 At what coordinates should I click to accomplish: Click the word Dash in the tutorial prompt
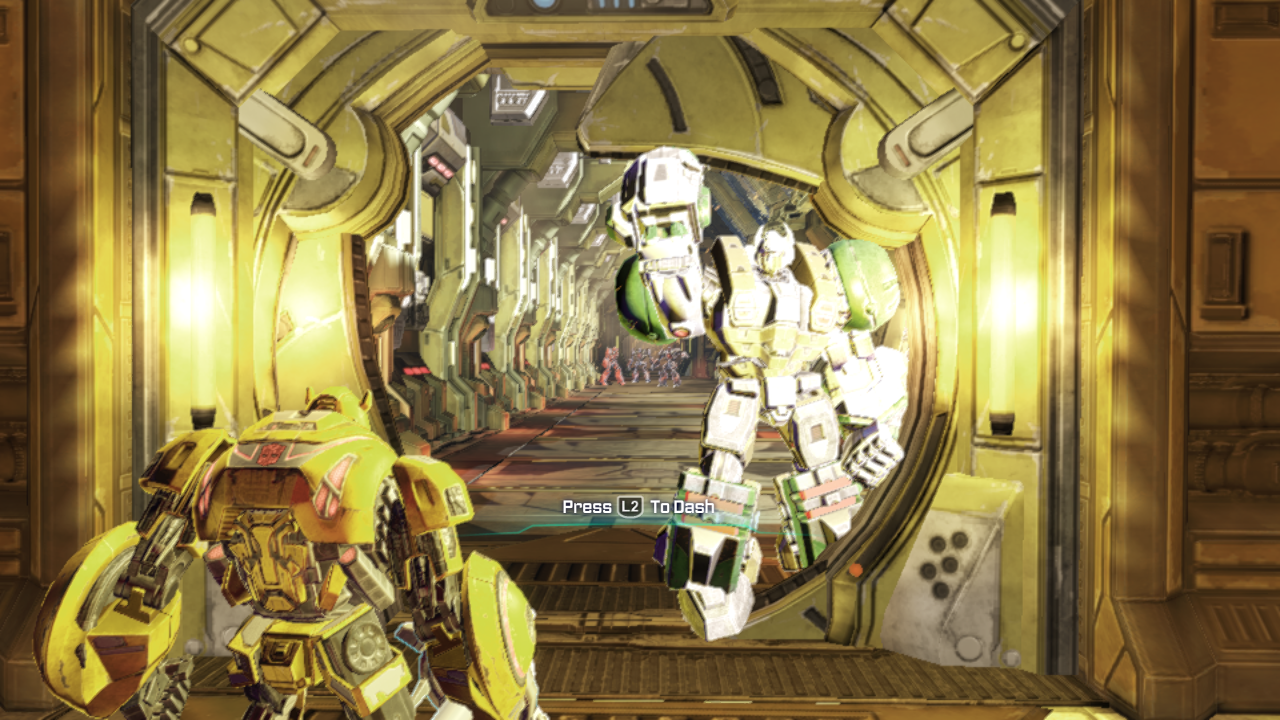[695, 507]
